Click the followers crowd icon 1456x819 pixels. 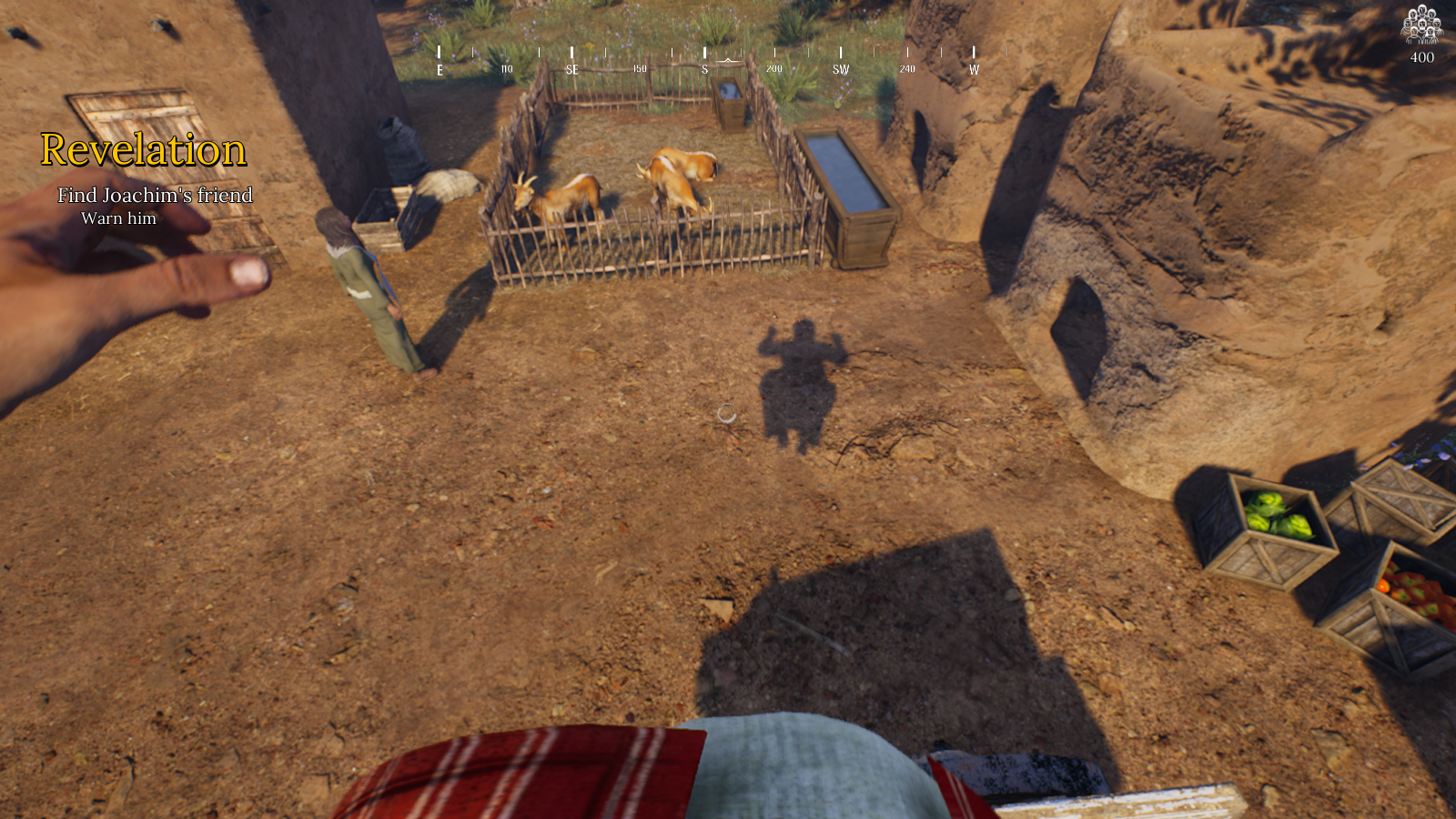pyautogui.click(x=1421, y=25)
